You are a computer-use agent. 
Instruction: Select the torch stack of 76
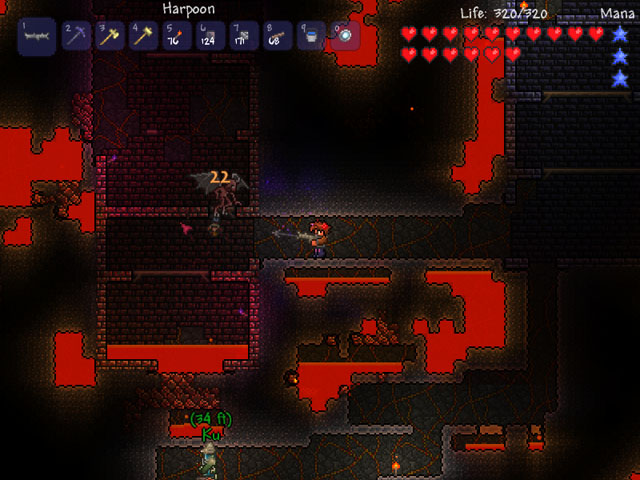pos(176,36)
